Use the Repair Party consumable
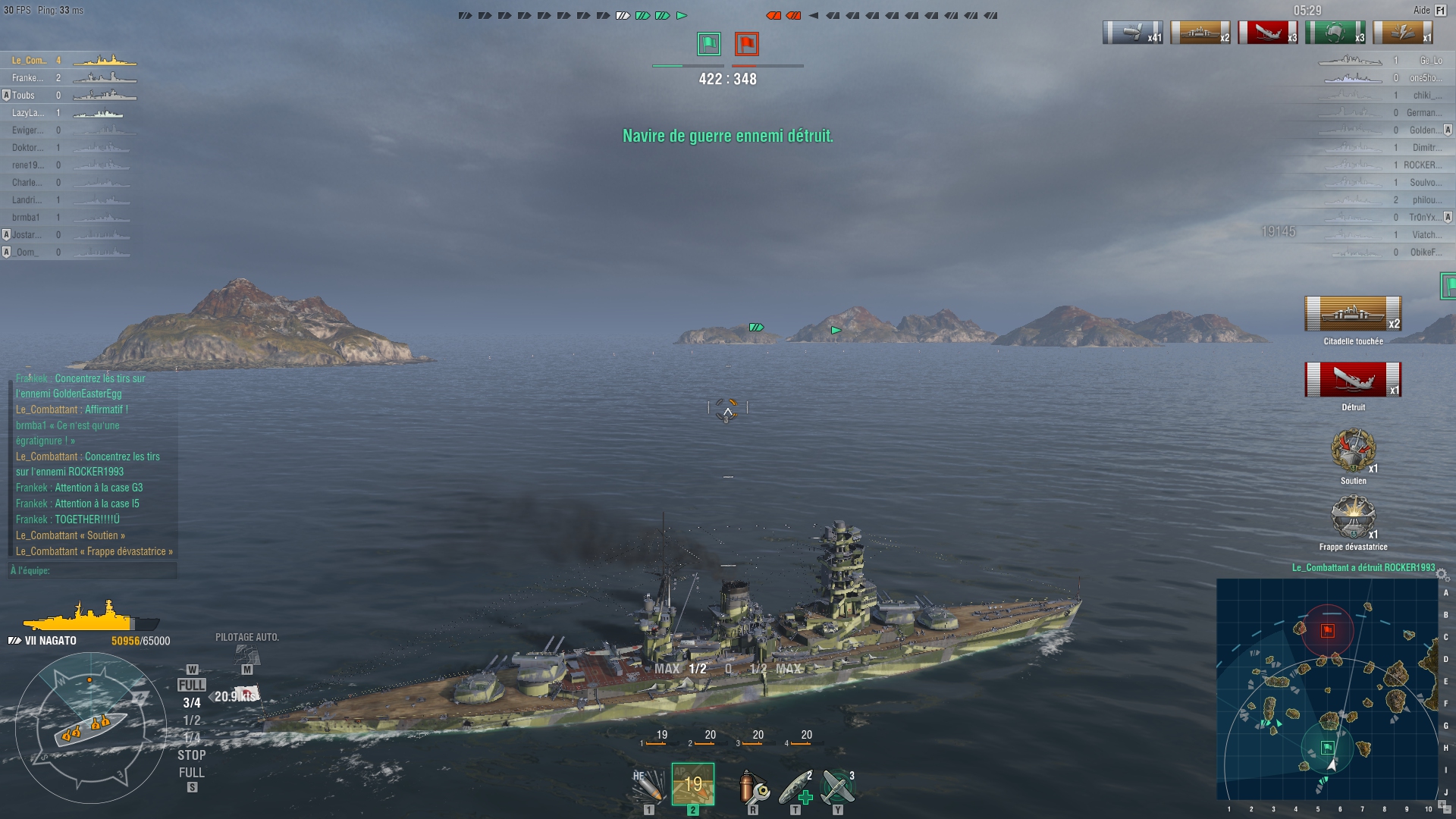1456x819 pixels. click(795, 786)
